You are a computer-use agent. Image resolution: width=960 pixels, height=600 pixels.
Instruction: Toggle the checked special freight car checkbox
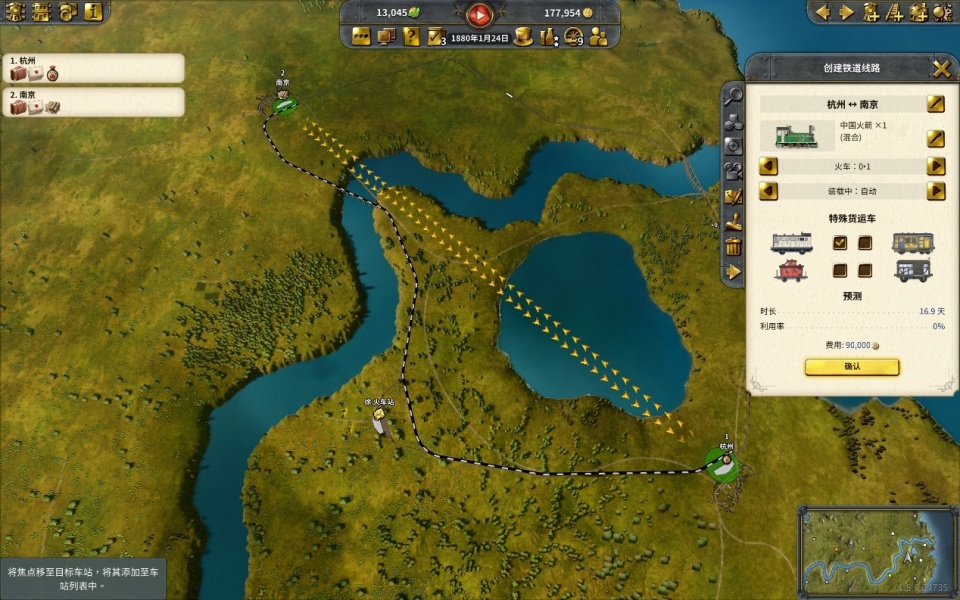point(840,242)
